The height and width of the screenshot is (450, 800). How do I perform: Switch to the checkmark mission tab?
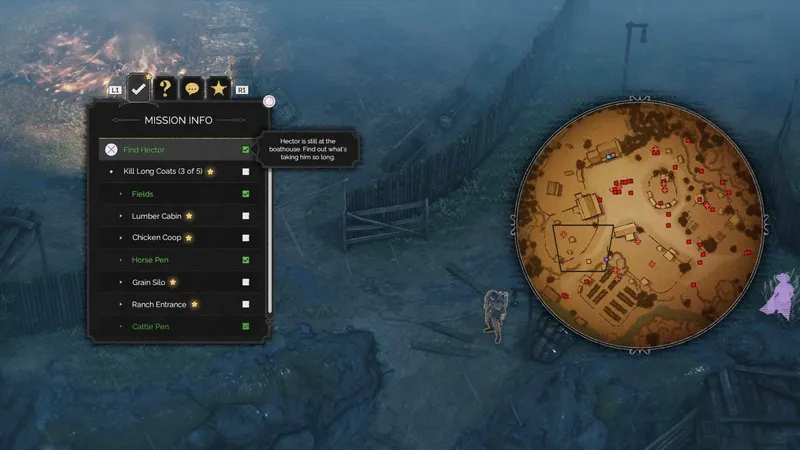pos(140,88)
